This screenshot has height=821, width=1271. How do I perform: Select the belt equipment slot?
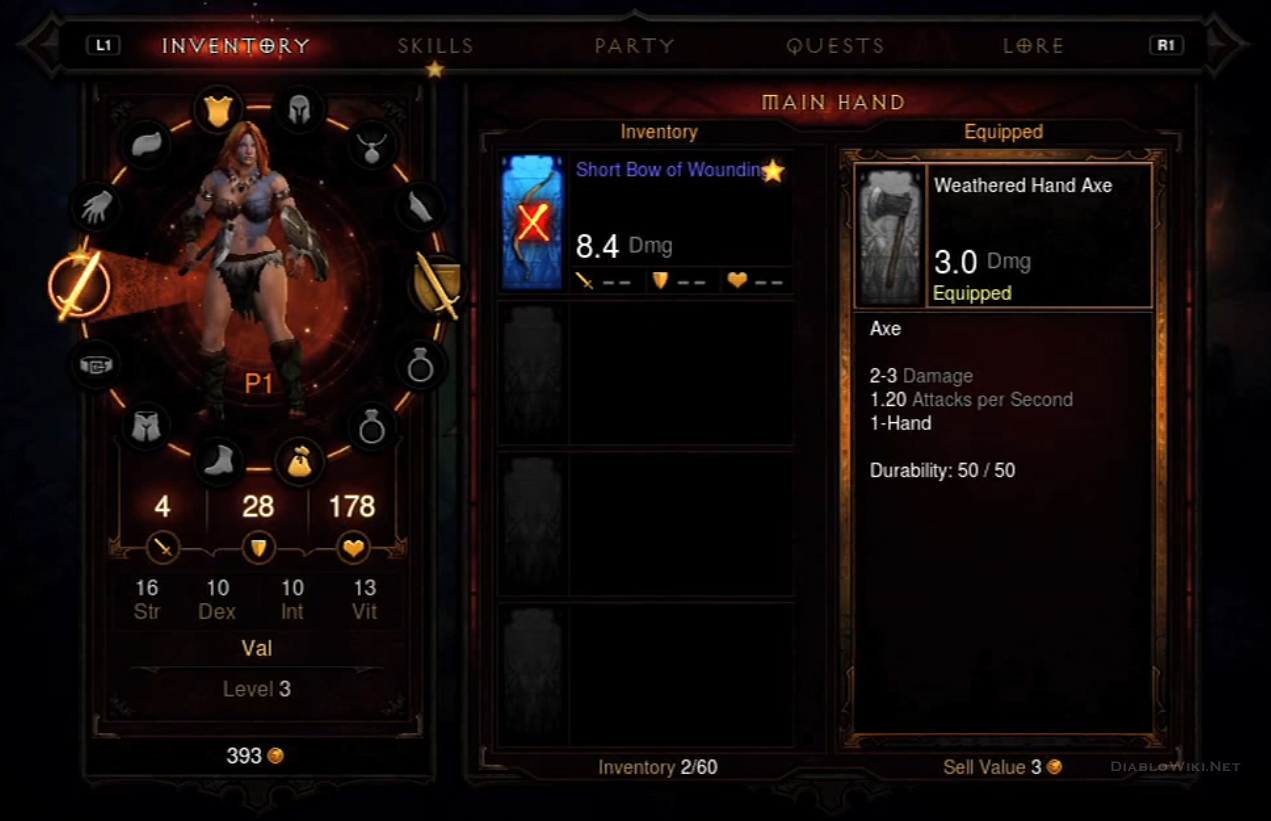[x=96, y=365]
